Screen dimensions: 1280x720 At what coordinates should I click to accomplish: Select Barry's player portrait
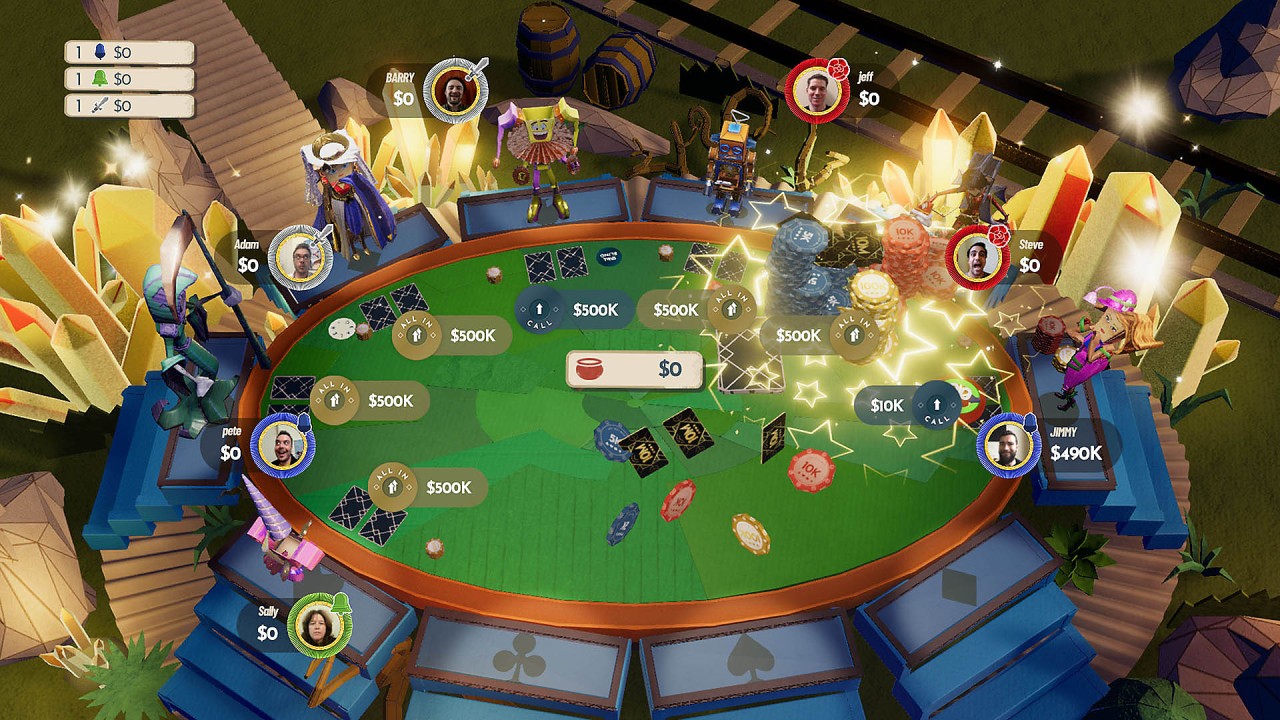pos(454,91)
